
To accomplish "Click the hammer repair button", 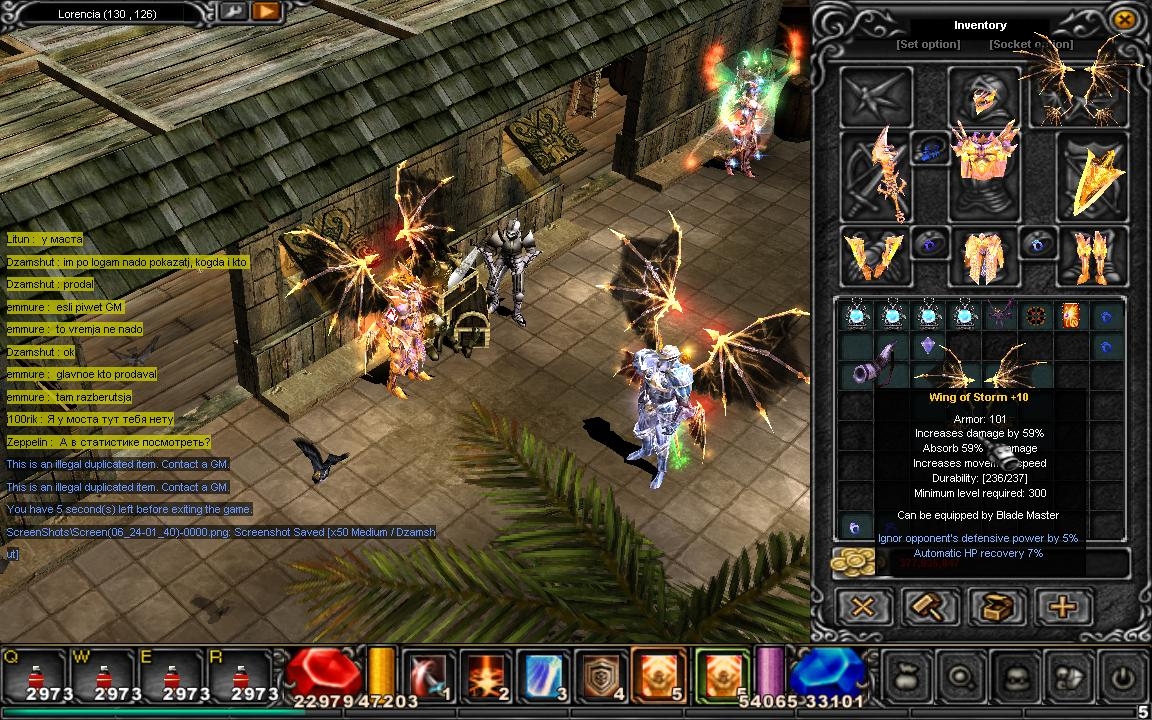I will (930, 606).
